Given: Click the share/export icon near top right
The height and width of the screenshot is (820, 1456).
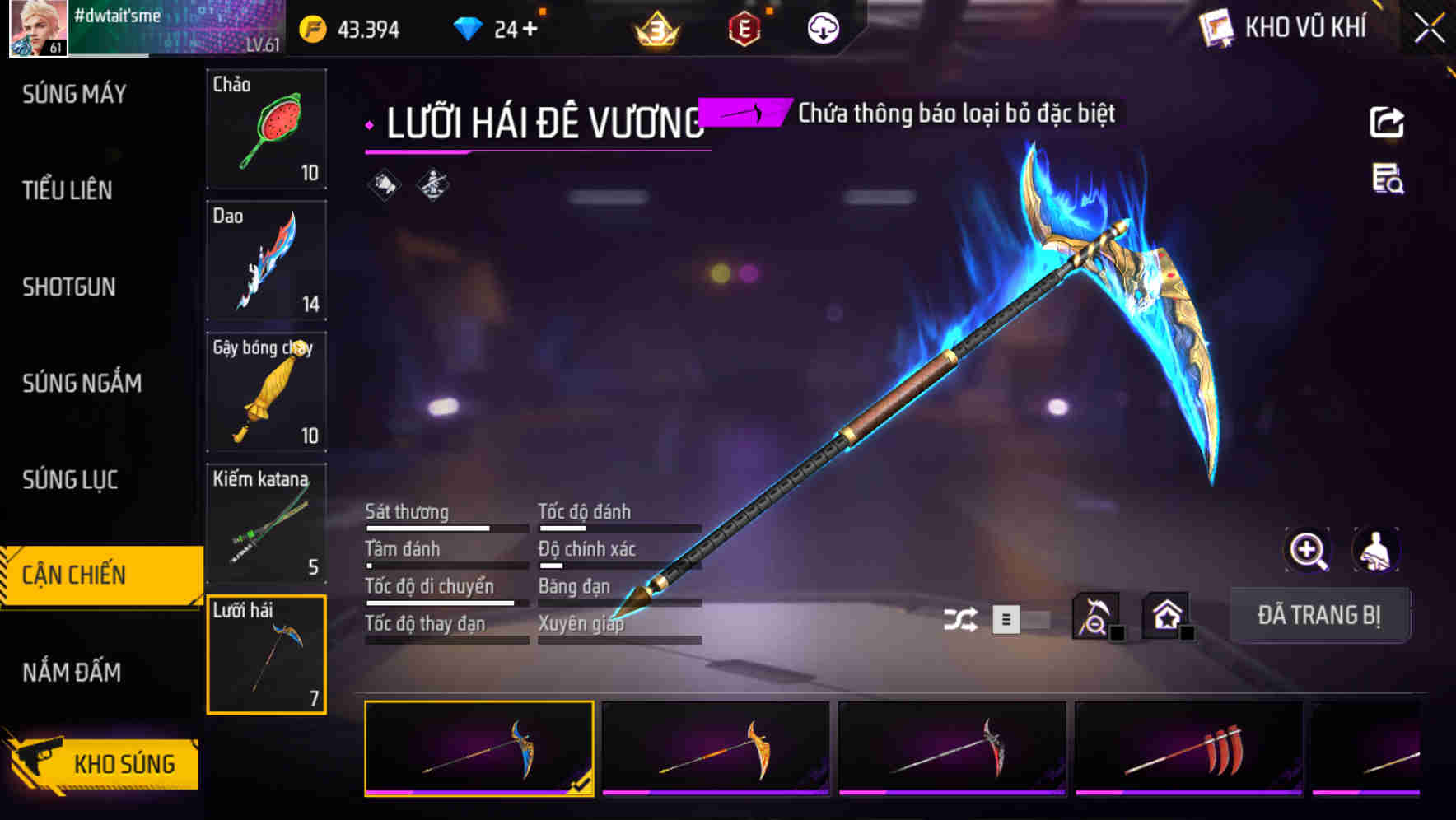Looking at the screenshot, I should tap(1388, 121).
